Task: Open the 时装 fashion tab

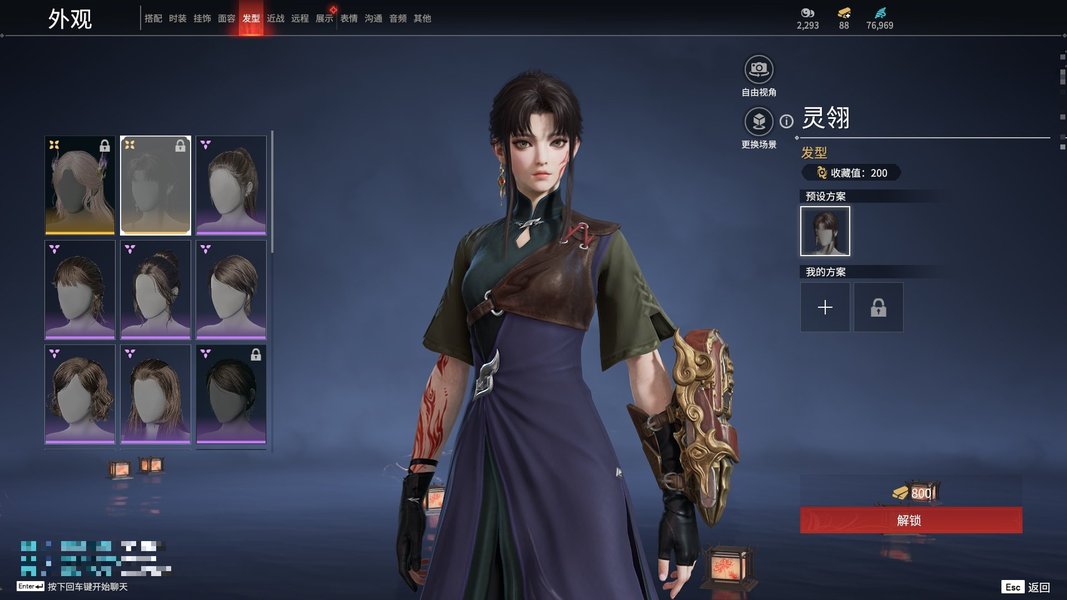Action: click(178, 18)
